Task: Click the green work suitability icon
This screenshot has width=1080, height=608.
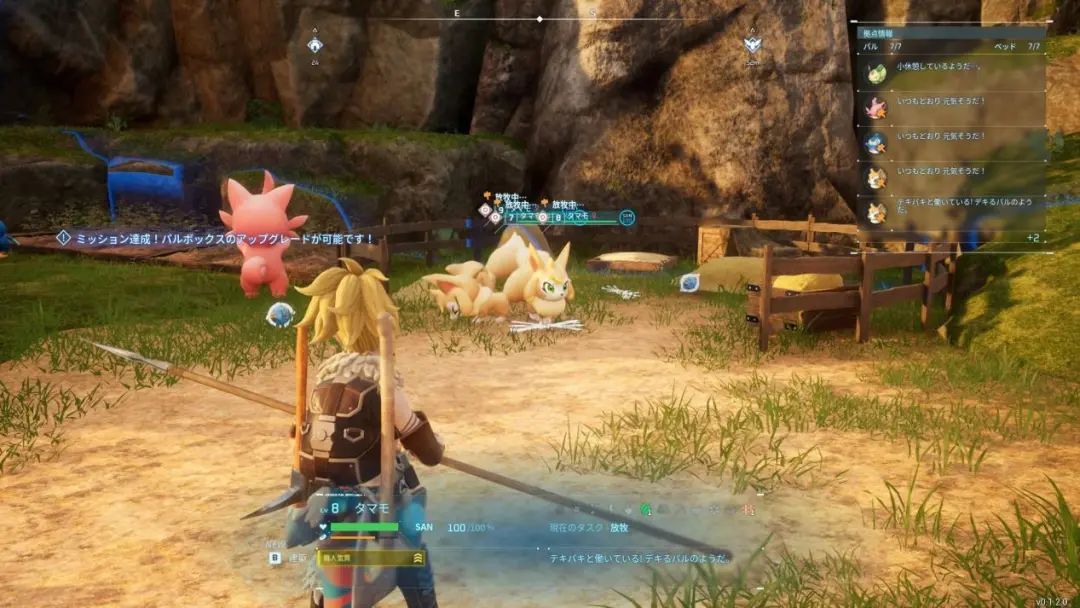Action: click(x=645, y=510)
